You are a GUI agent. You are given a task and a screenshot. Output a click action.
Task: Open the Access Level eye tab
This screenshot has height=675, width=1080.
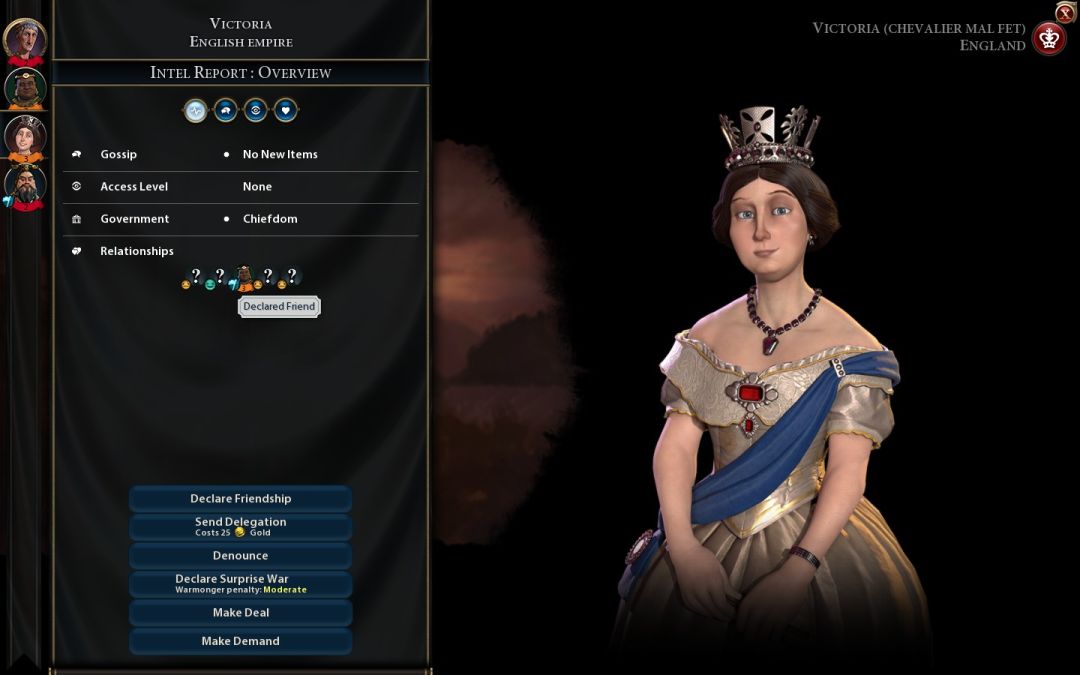tap(256, 111)
